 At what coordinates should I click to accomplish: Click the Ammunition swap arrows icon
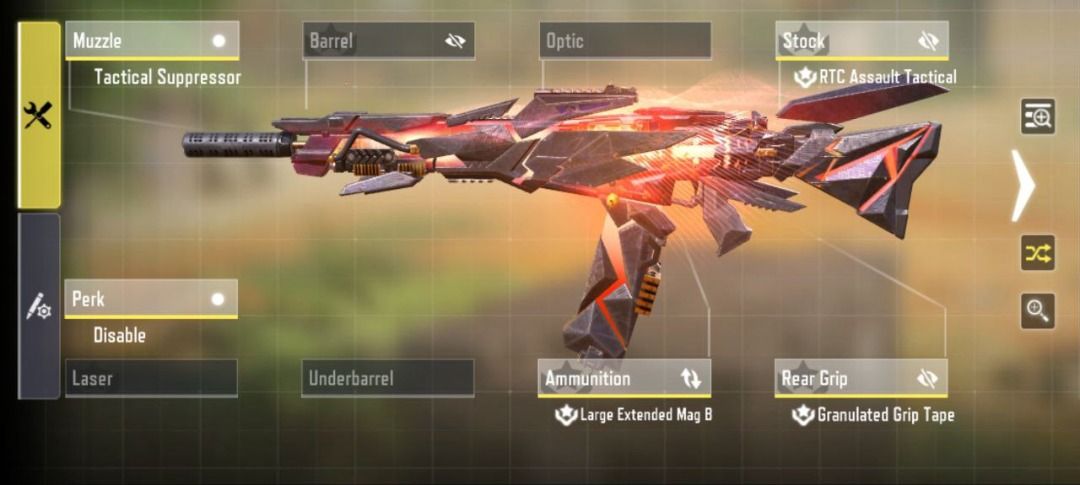(x=691, y=379)
